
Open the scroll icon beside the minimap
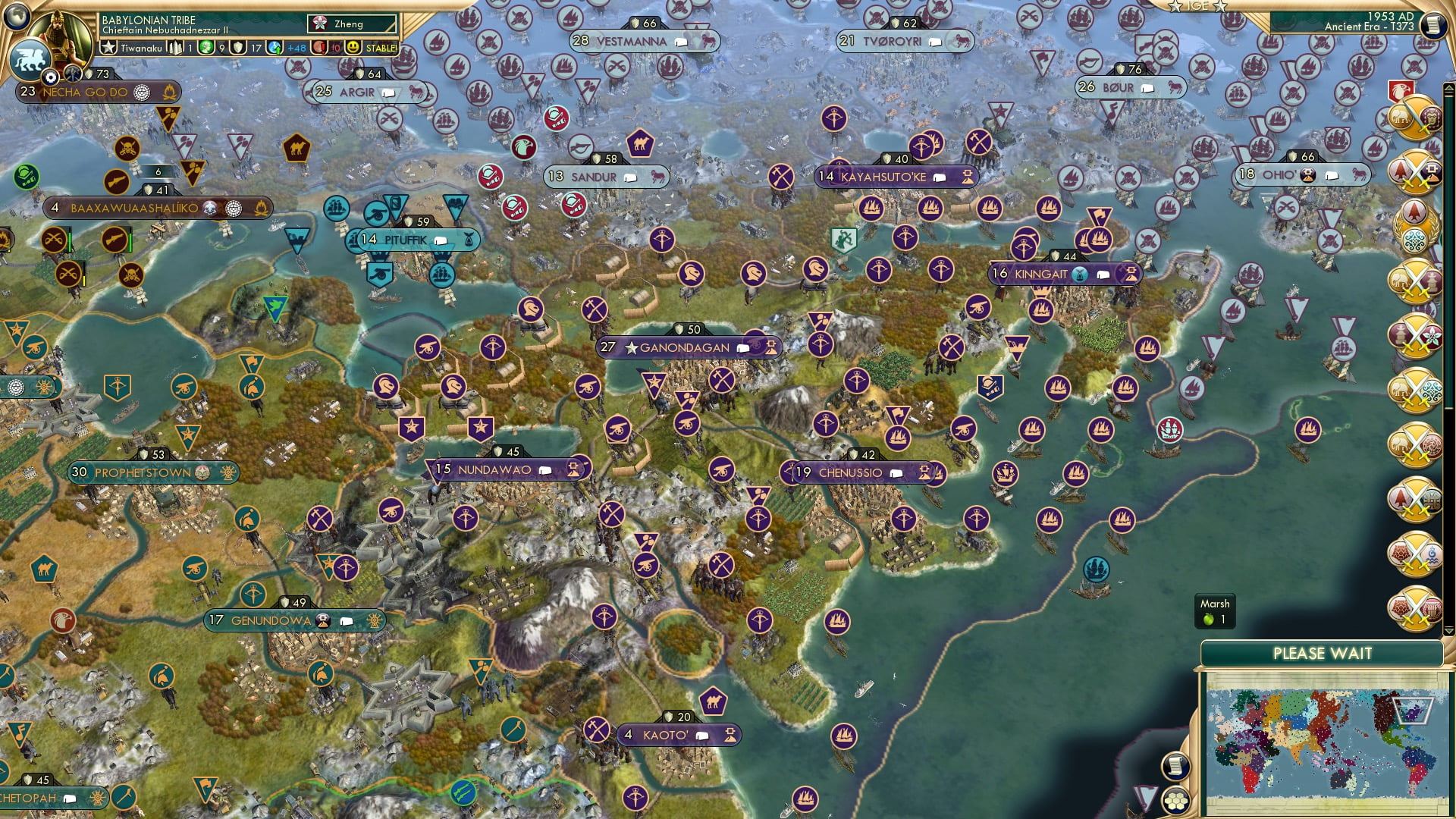pyautogui.click(x=1174, y=766)
